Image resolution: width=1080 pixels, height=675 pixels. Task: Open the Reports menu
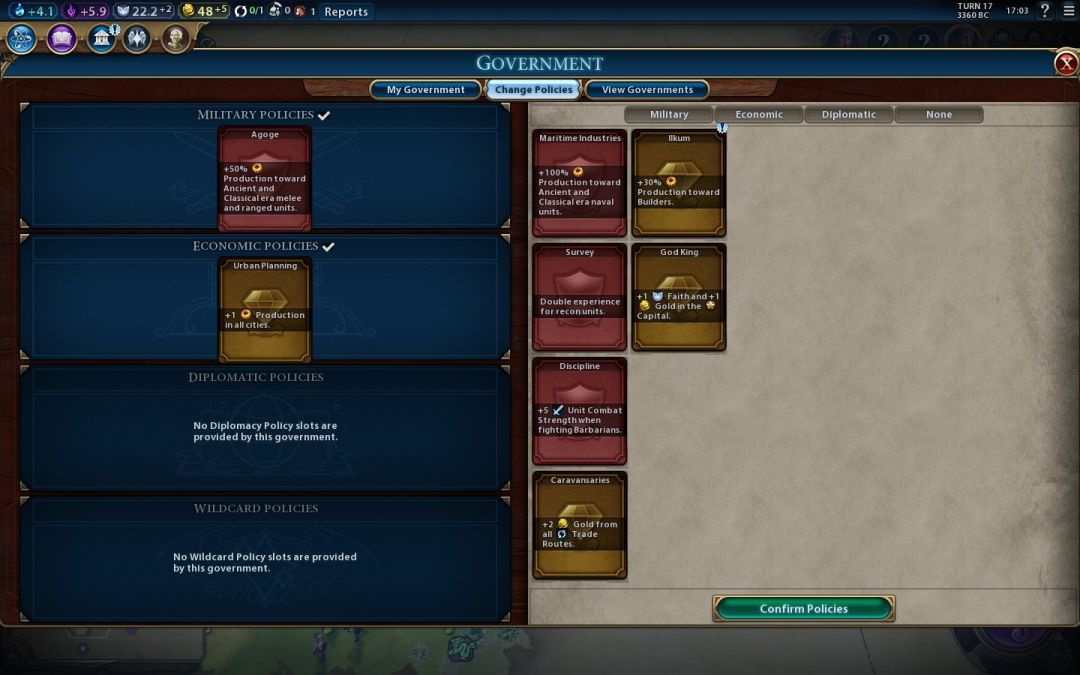pyautogui.click(x=346, y=12)
